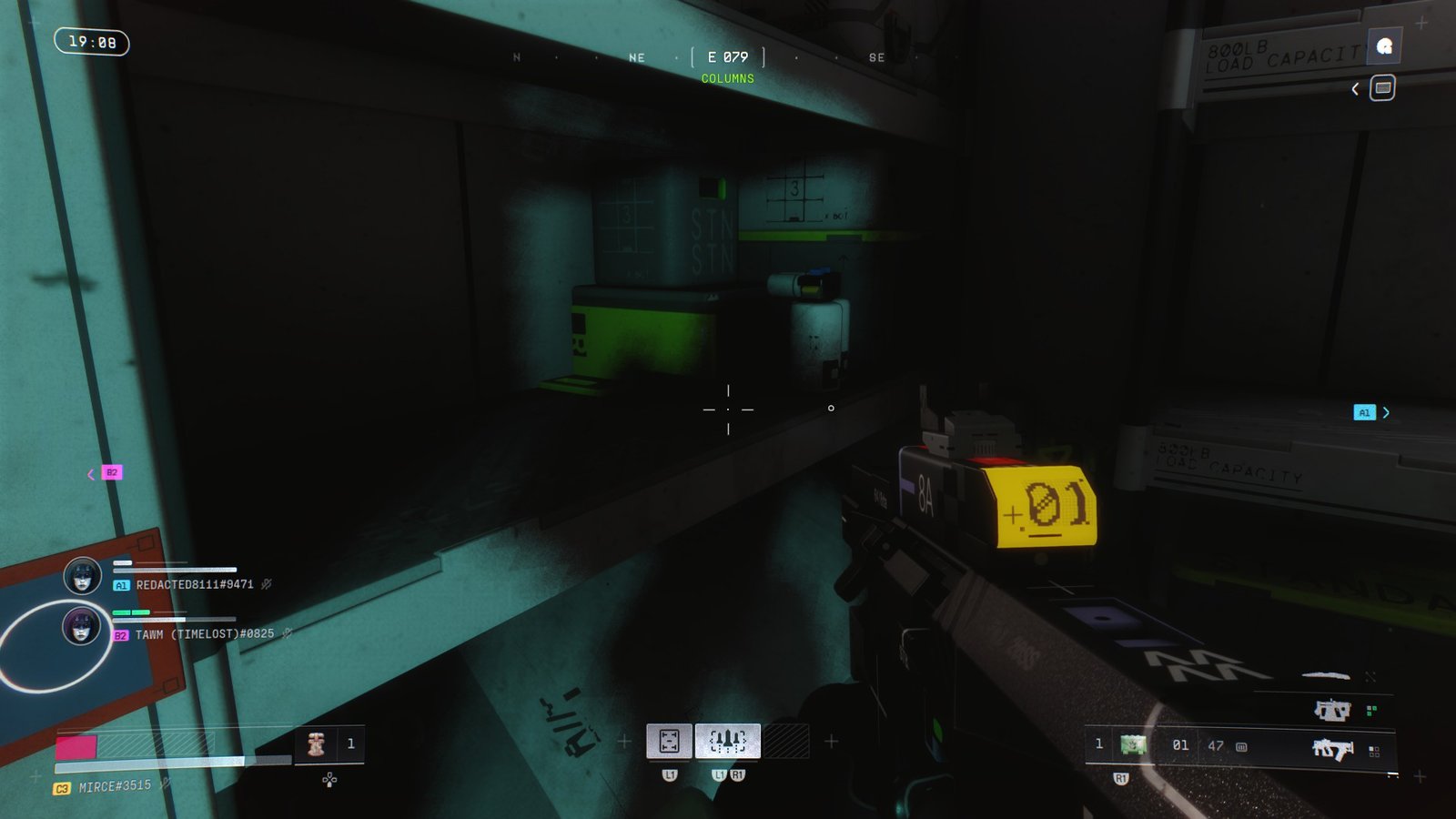Click the container objective marker icon
Image resolution: width=1456 pixels, height=819 pixels.
pyautogui.click(x=1382, y=88)
